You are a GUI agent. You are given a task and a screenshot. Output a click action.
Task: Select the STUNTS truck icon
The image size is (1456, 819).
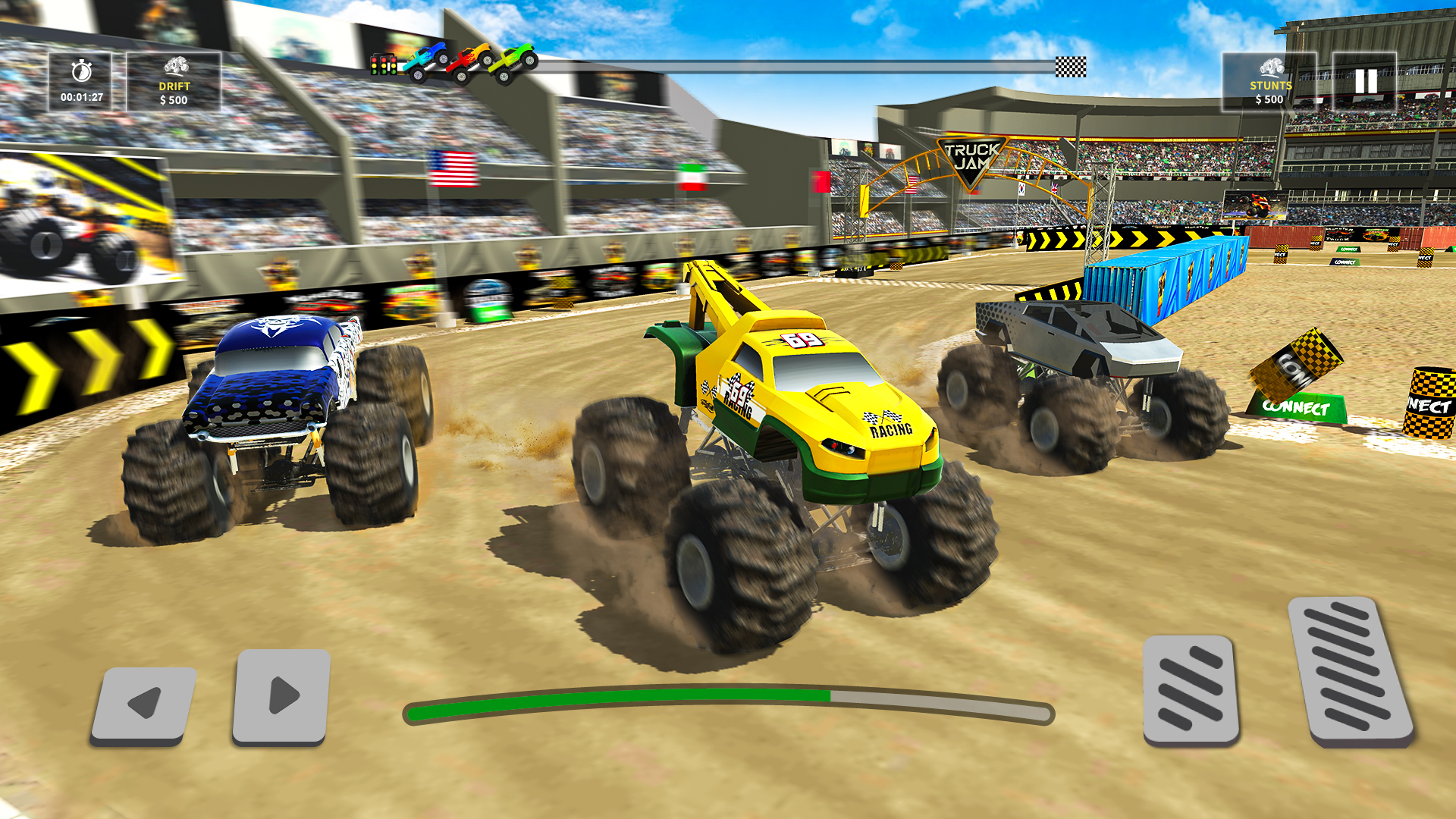point(1271,67)
